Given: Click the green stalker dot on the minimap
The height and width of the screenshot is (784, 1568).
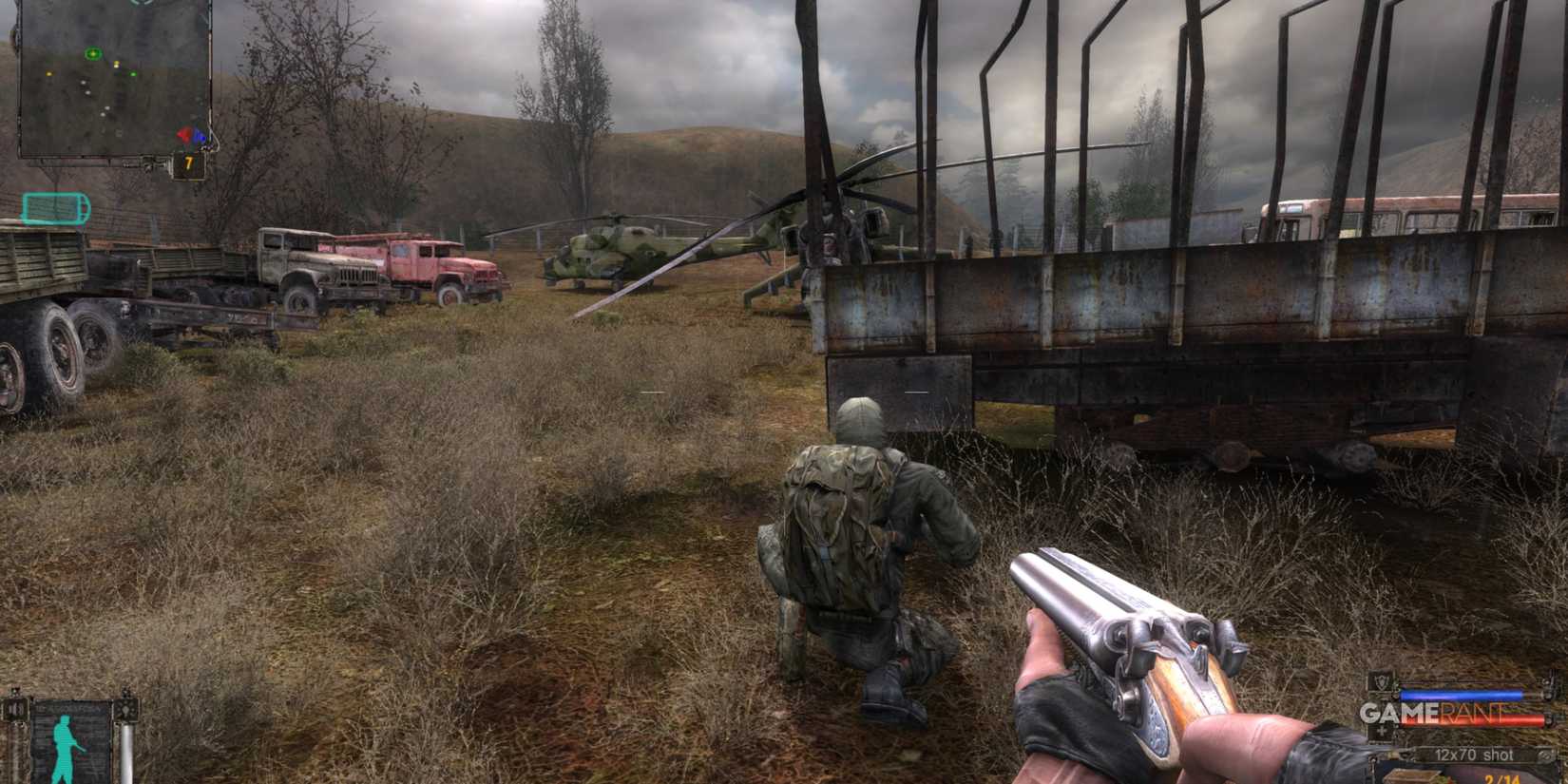Looking at the screenshot, I should [x=133, y=74].
